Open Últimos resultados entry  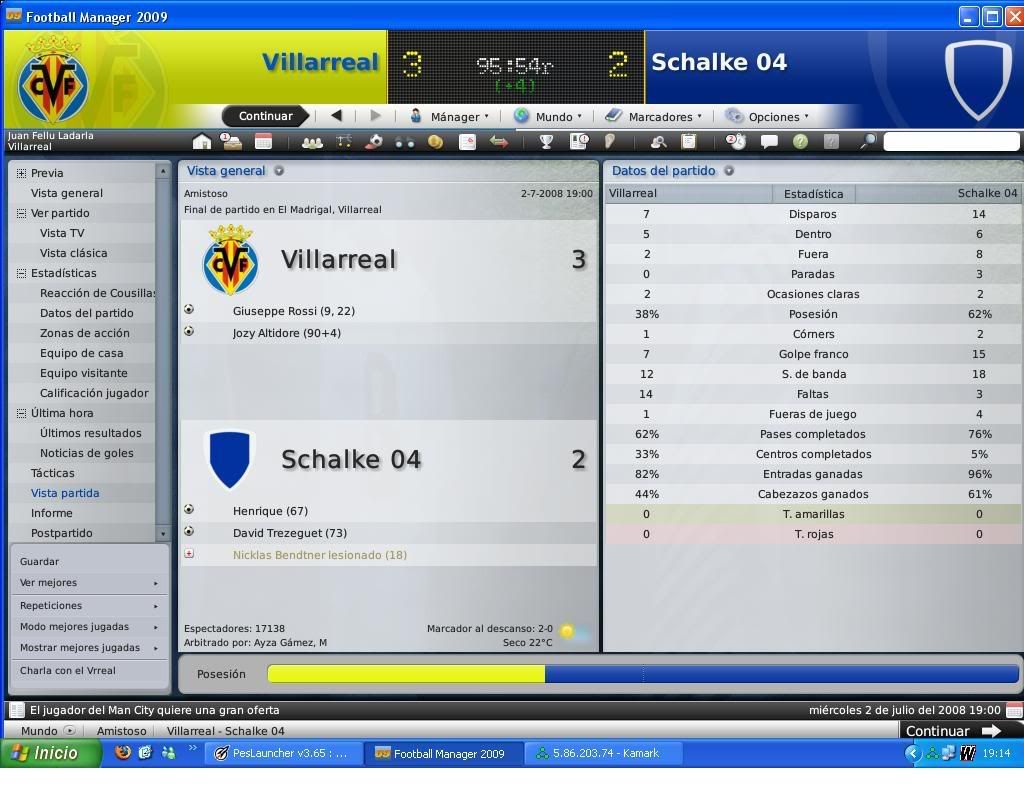coord(90,433)
